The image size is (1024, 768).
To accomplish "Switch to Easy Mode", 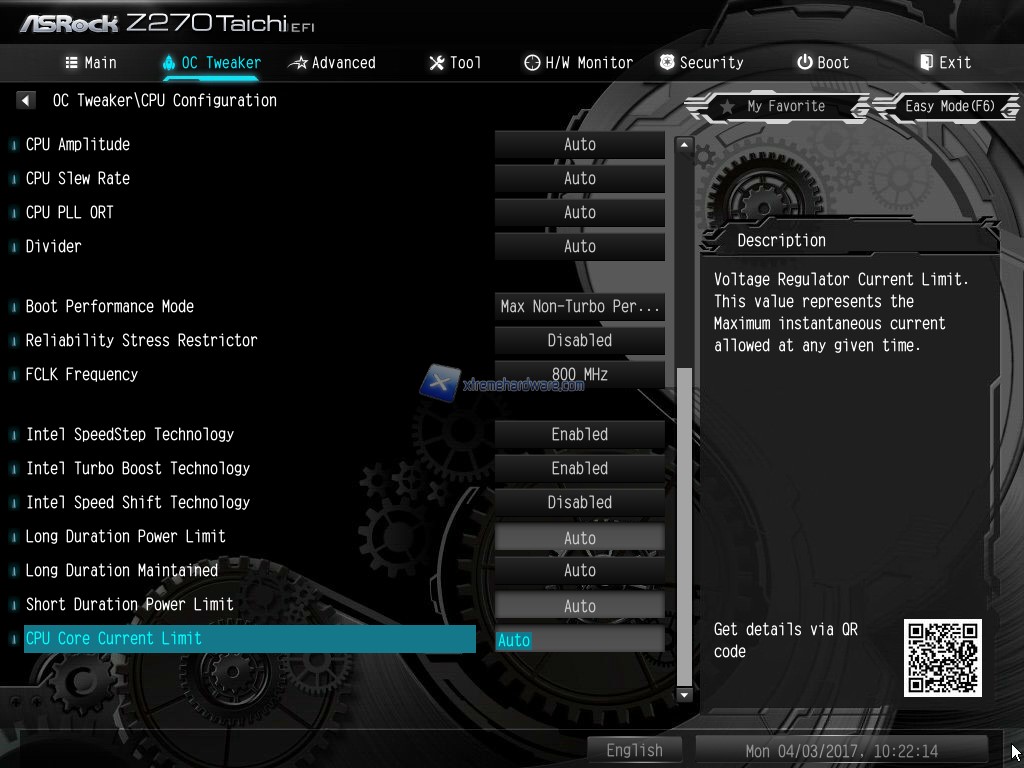I will [x=948, y=106].
